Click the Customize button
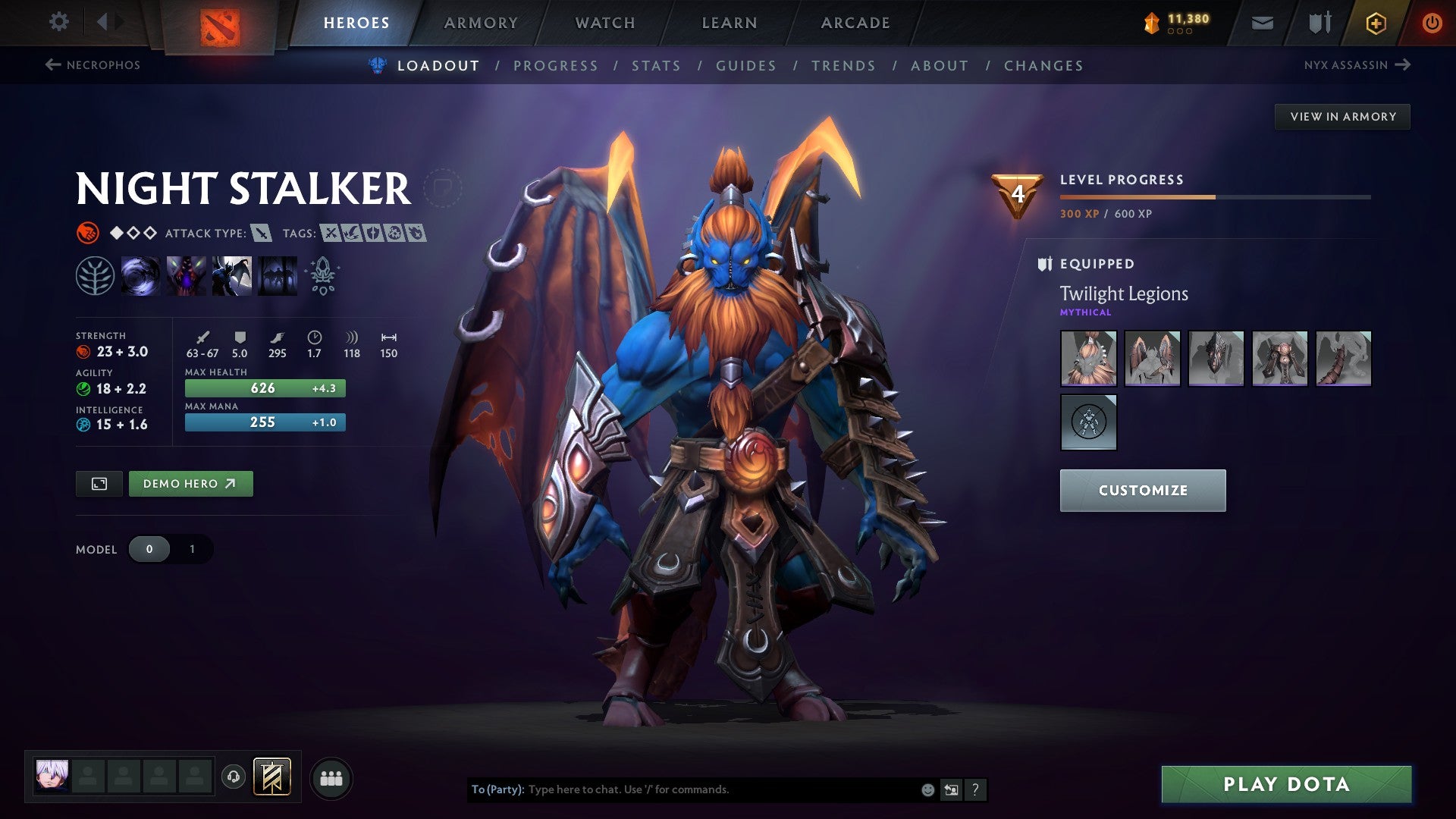Screen dimensions: 1456x819 pyautogui.click(x=1142, y=490)
